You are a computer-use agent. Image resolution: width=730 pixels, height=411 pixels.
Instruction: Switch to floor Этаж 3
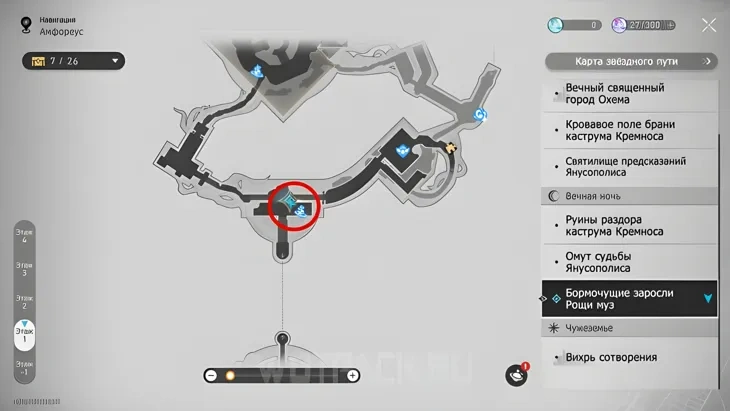point(23,269)
